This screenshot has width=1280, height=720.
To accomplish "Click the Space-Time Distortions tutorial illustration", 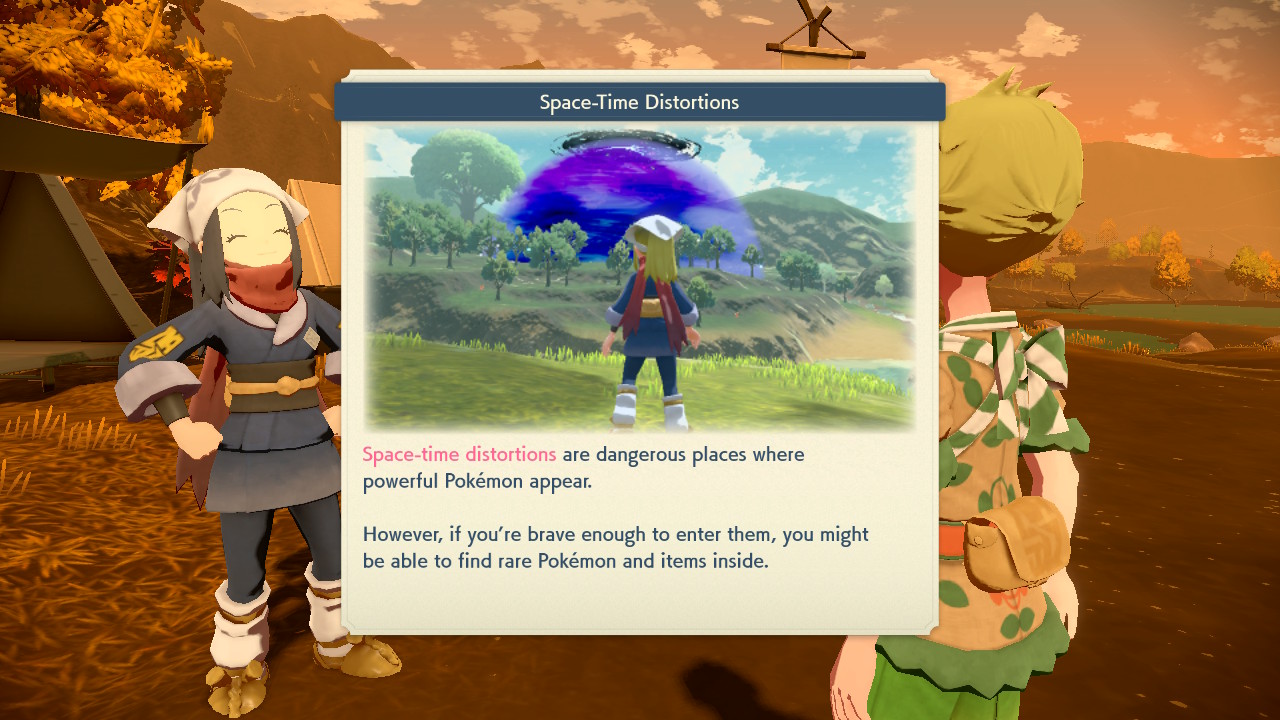I will point(639,277).
